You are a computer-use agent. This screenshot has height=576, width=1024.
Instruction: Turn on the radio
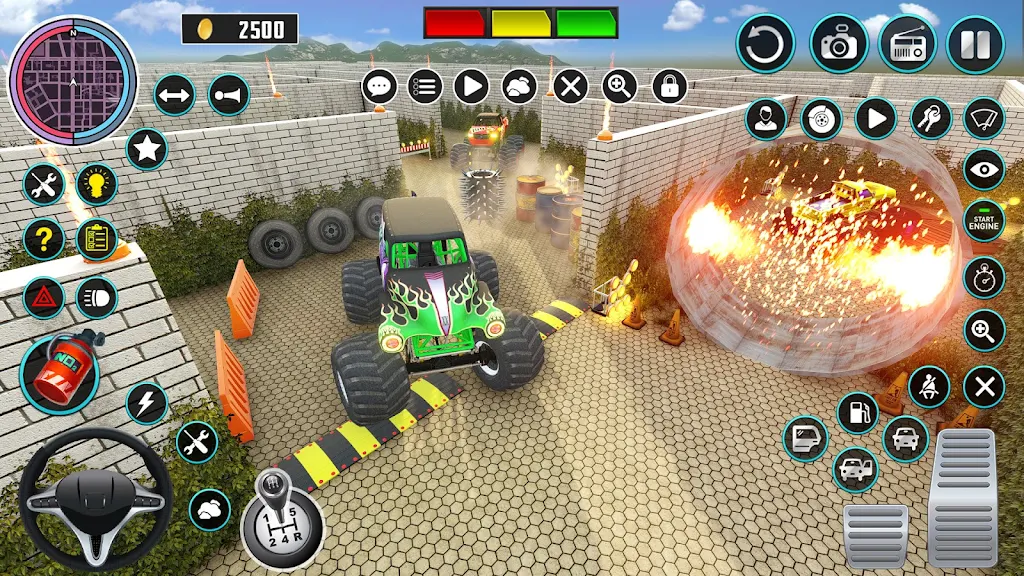coord(907,45)
